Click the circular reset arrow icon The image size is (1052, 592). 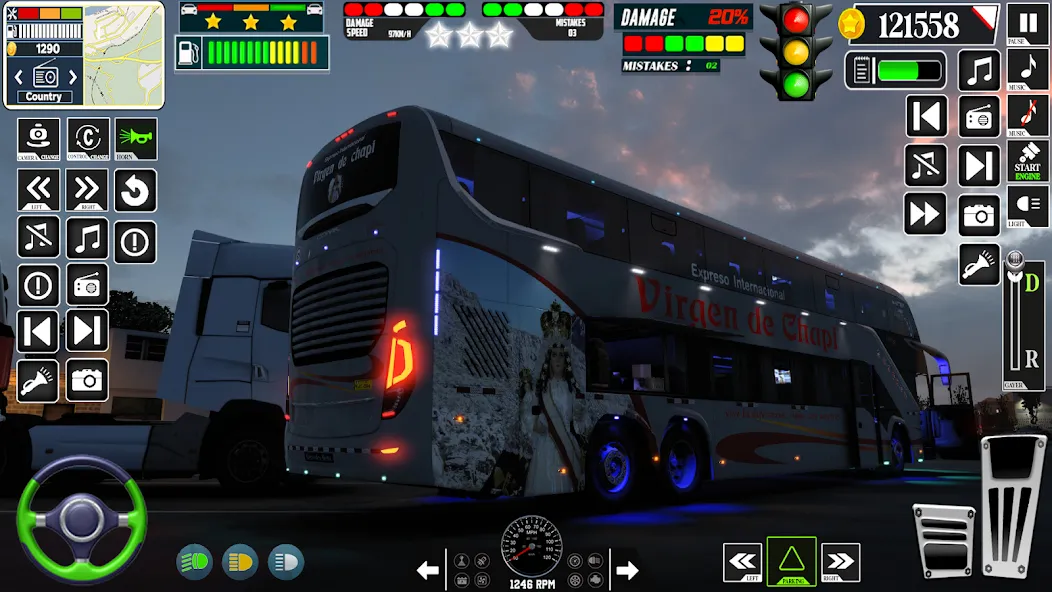tap(135, 190)
